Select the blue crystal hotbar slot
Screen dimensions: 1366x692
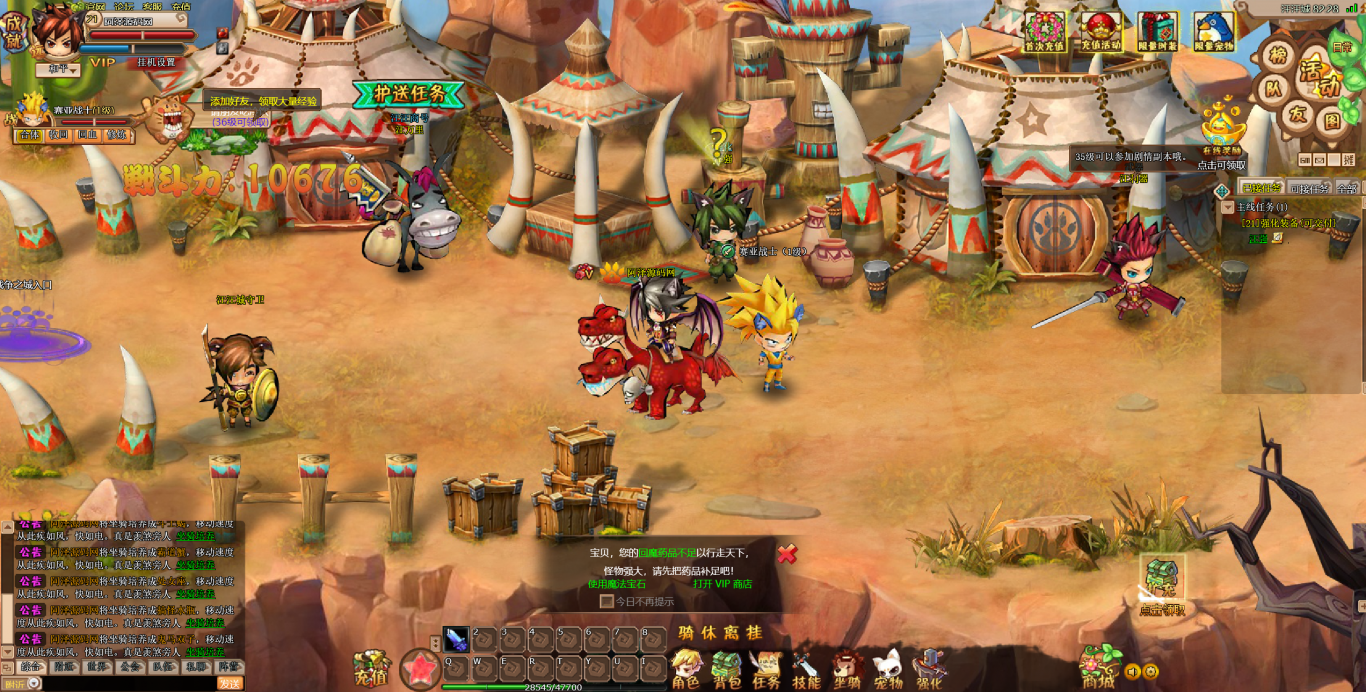point(456,639)
